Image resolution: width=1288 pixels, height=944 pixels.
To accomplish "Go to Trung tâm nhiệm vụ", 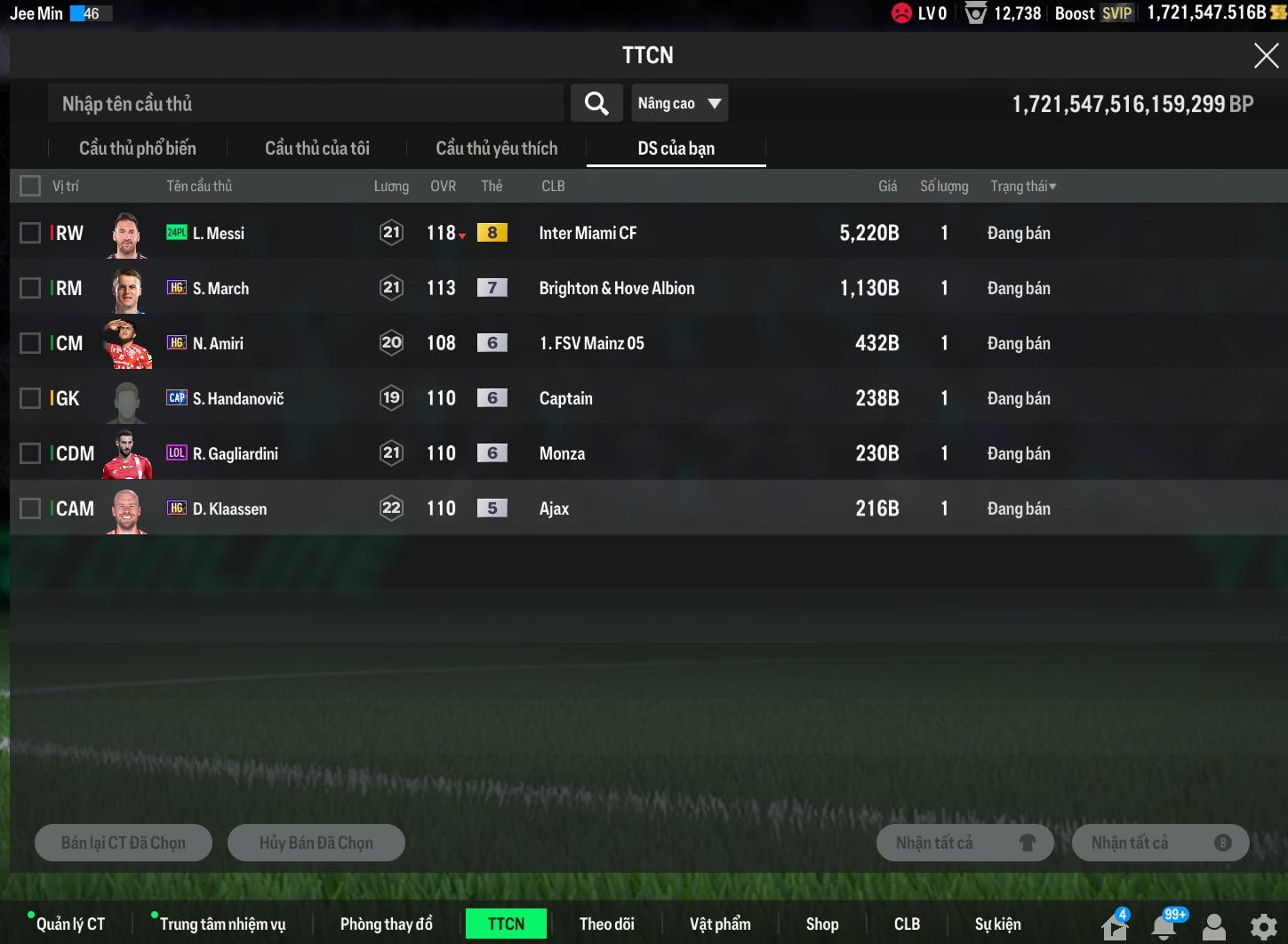I will click(x=222, y=924).
